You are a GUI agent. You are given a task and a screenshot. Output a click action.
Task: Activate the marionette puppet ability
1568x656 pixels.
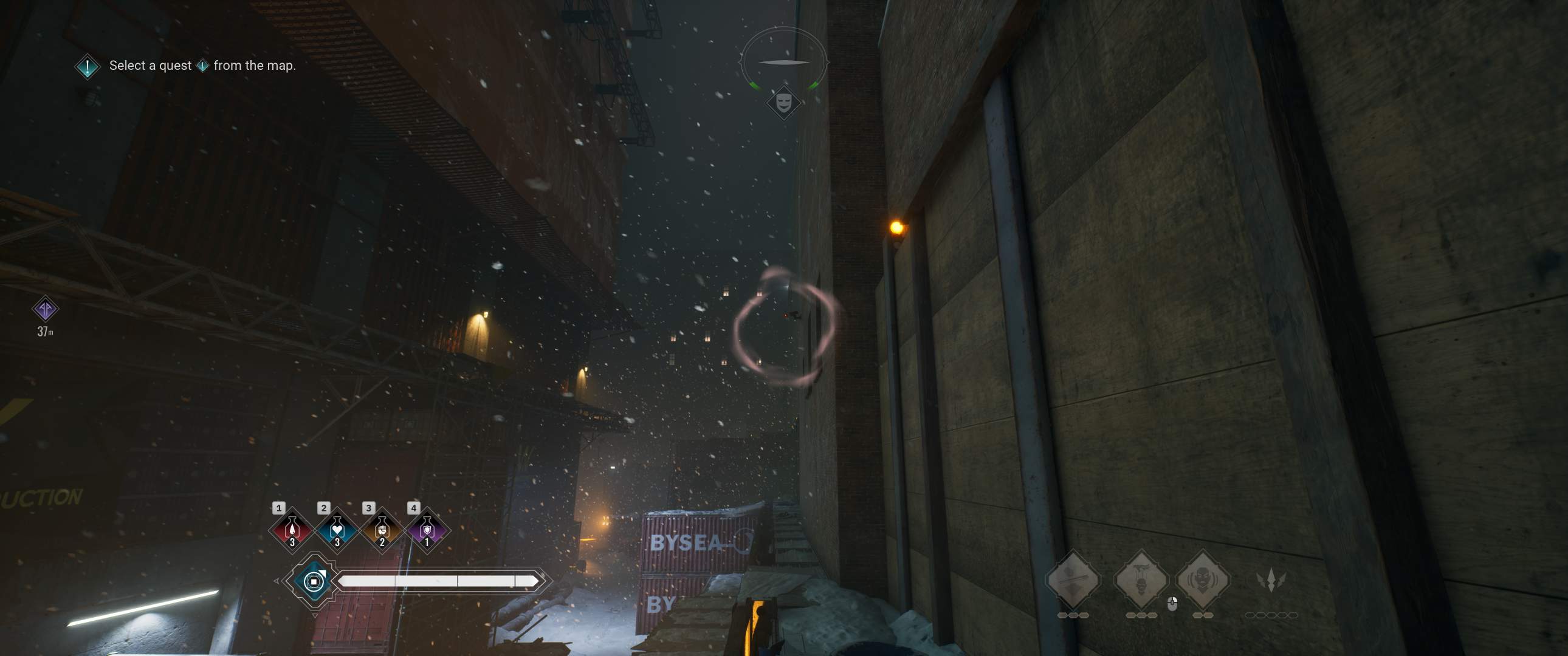pyautogui.click(x=1143, y=580)
